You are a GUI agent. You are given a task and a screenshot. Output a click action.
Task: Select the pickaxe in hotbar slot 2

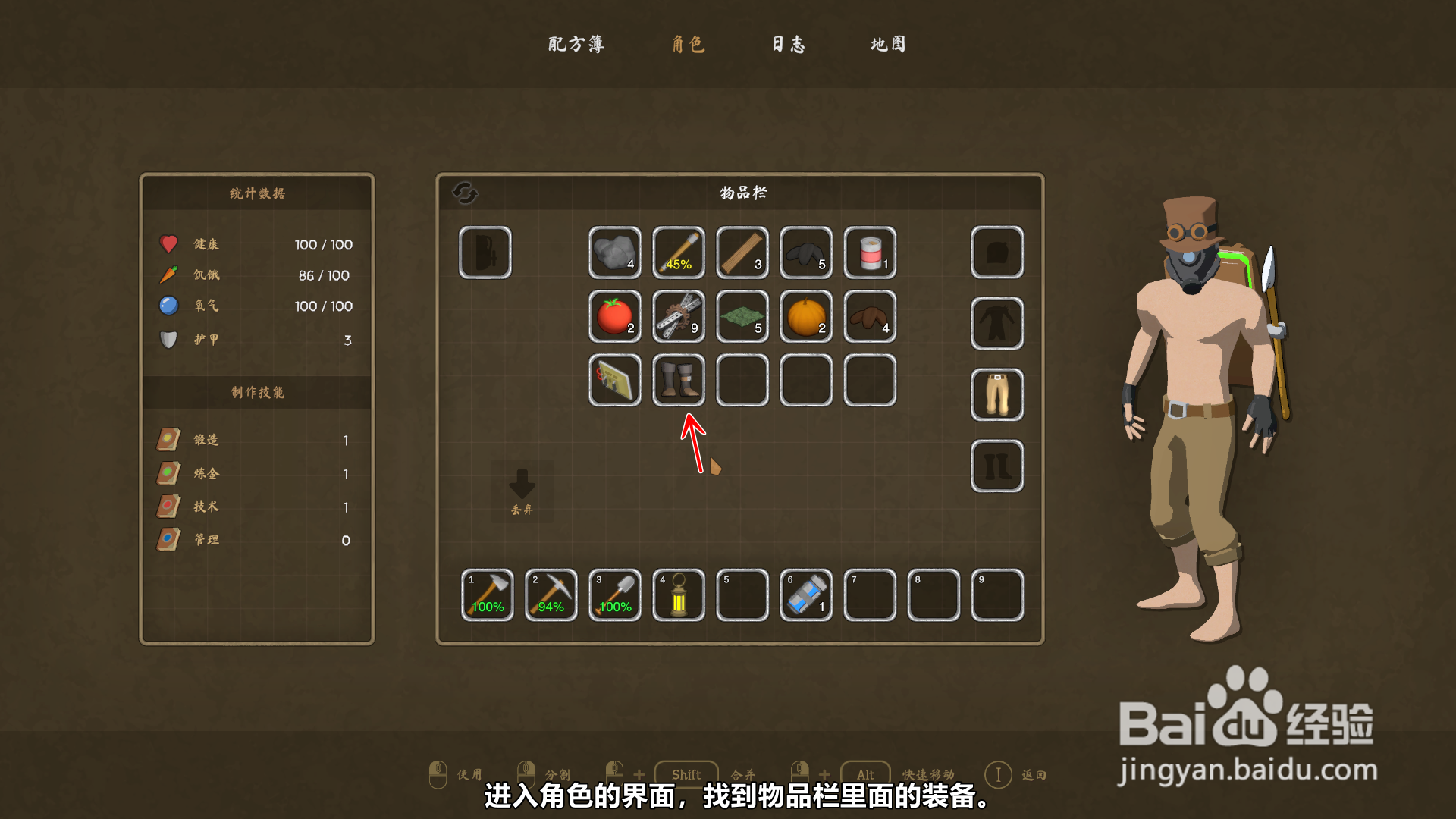coord(551,595)
